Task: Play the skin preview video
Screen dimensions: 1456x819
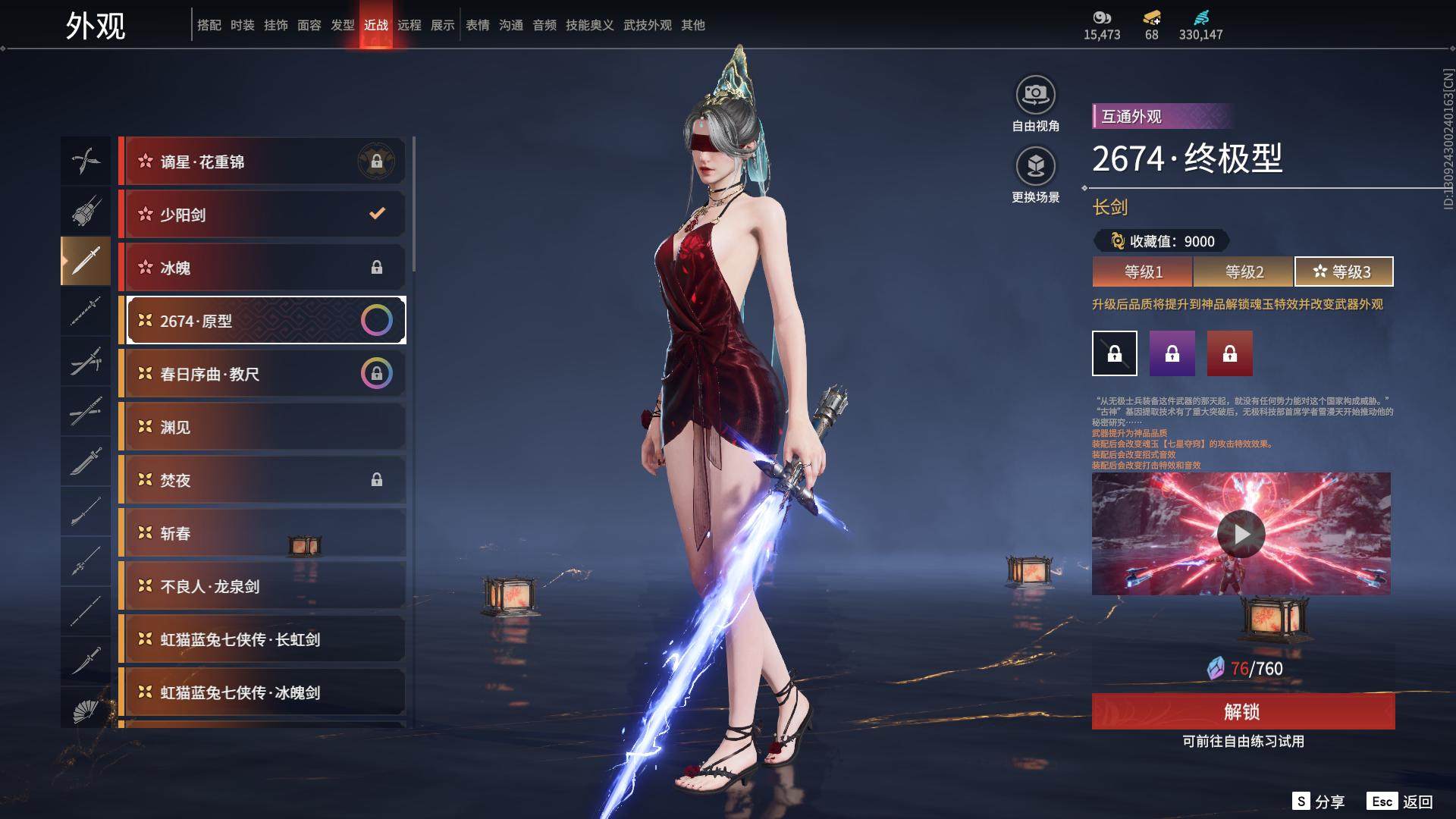Action: [x=1241, y=534]
